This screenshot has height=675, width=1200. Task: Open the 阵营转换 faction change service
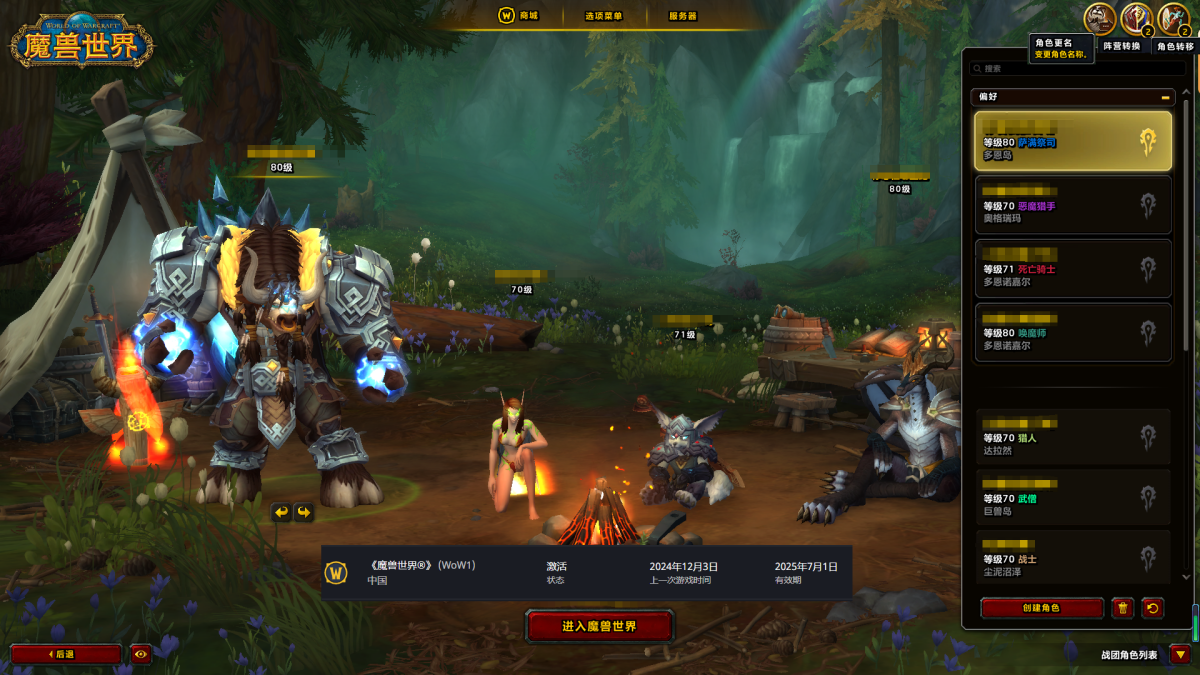click(1137, 18)
